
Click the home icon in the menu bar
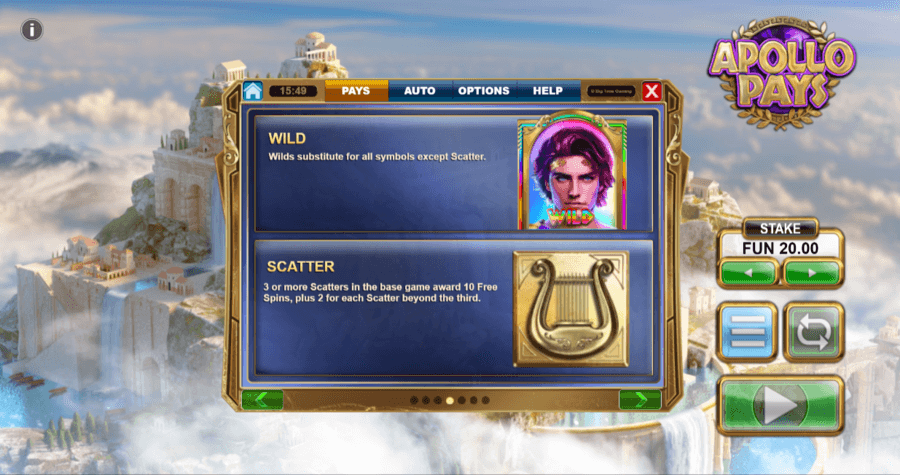click(252, 91)
